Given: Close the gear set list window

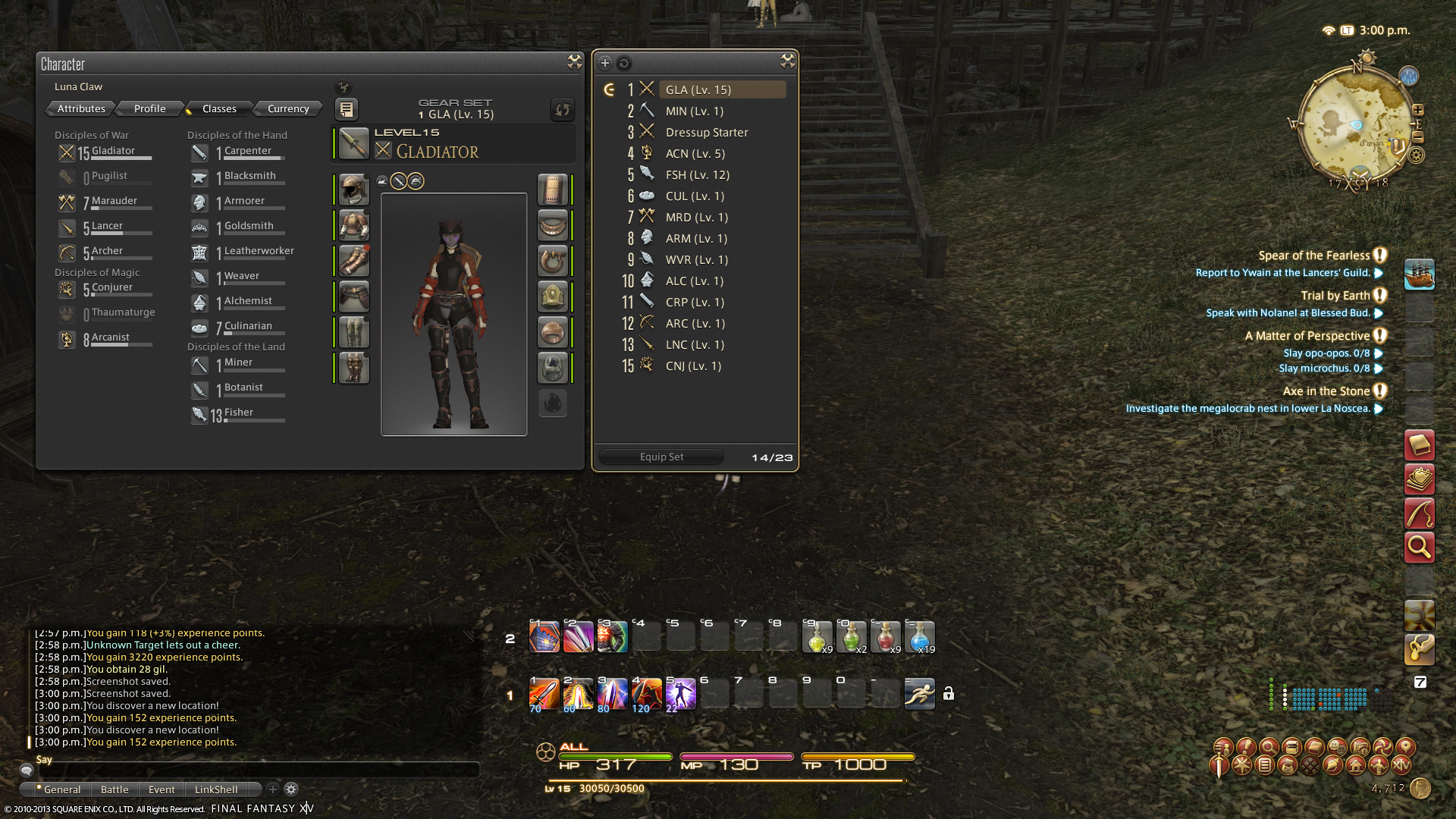Looking at the screenshot, I should (x=787, y=61).
